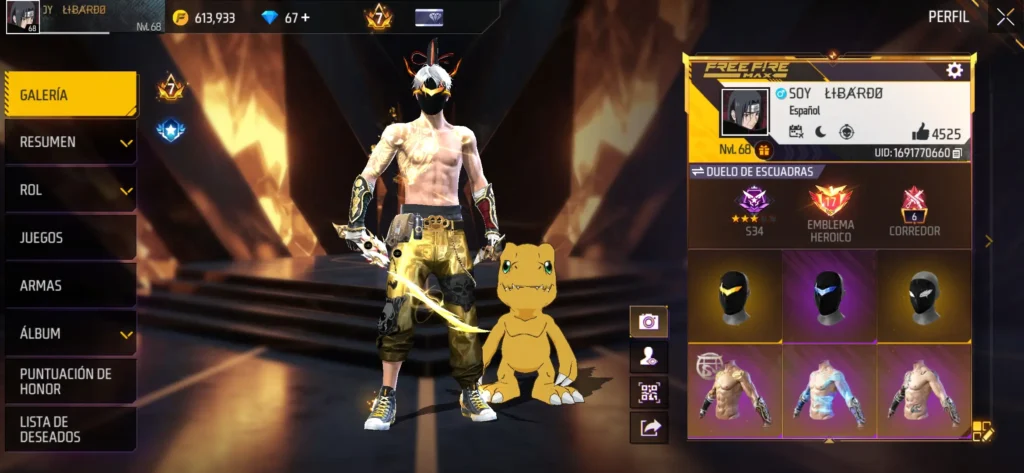1024x473 pixels.
Task: Open the Galería tab
Action: (70, 95)
